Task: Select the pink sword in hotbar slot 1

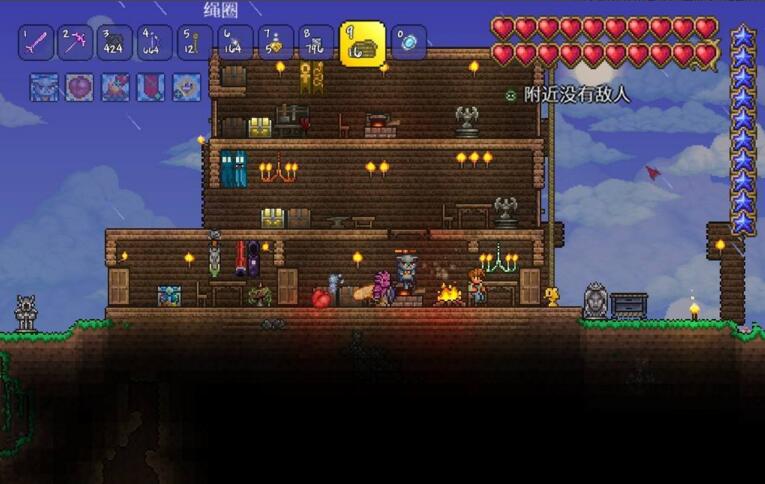Action: [x=35, y=43]
